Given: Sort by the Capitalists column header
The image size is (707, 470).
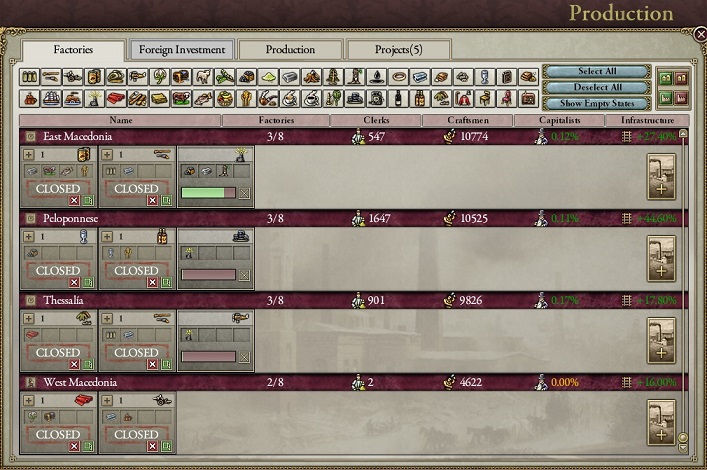Looking at the screenshot, I should pos(560,120).
